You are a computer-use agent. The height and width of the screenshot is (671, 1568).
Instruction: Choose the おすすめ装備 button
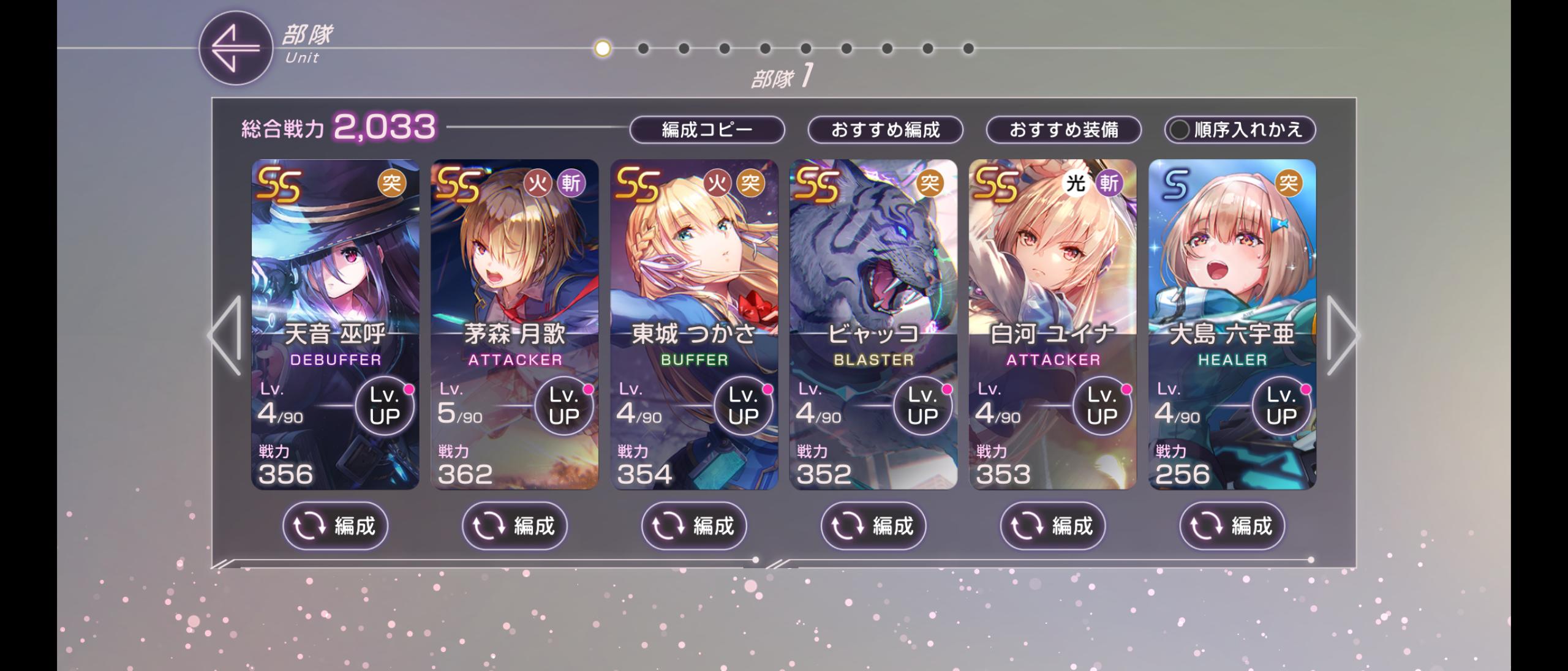coord(1063,130)
